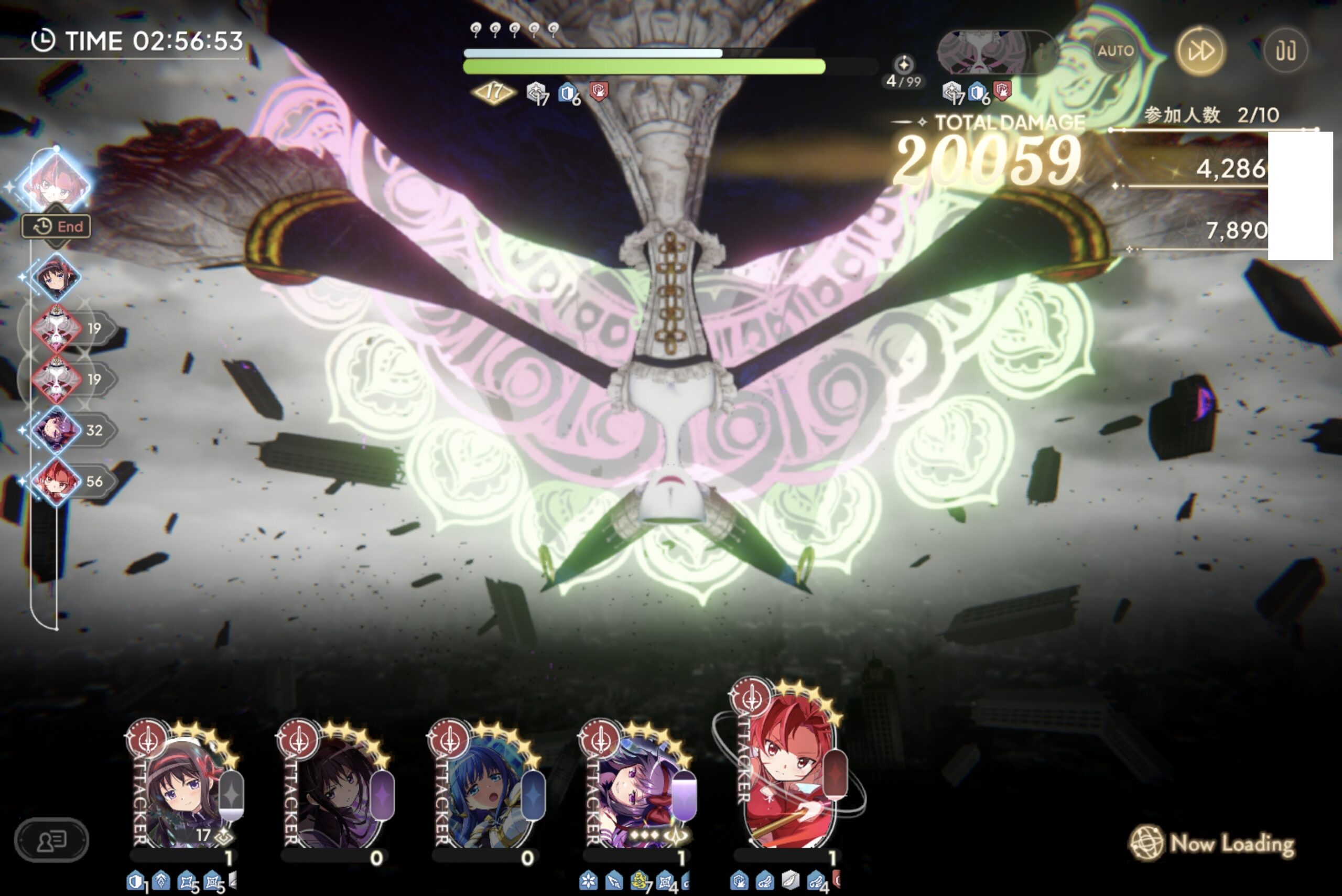View the active red-haired turn-order portrait
The width and height of the screenshot is (1342, 896).
[56, 182]
